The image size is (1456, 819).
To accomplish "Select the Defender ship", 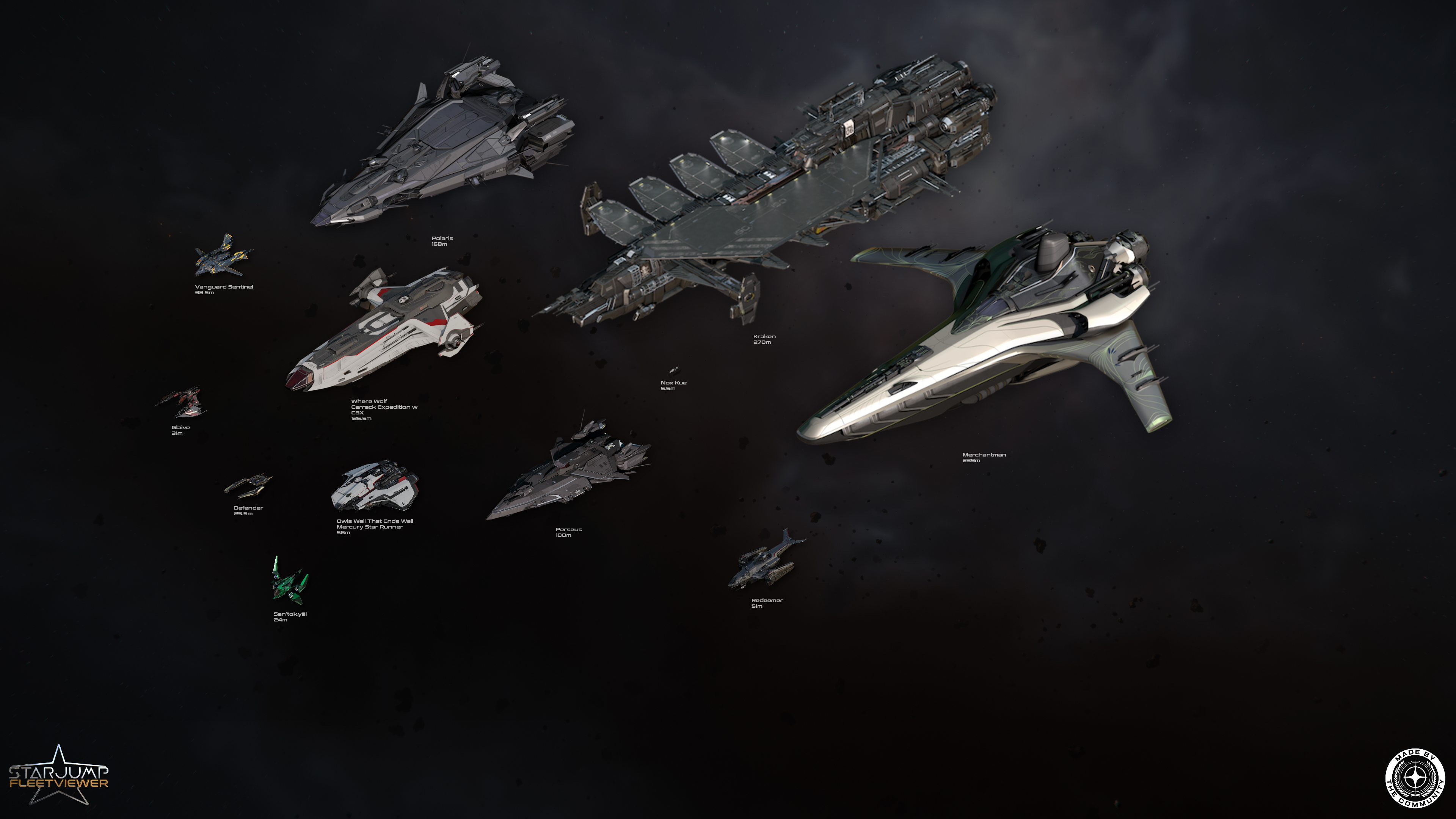I will [x=249, y=485].
